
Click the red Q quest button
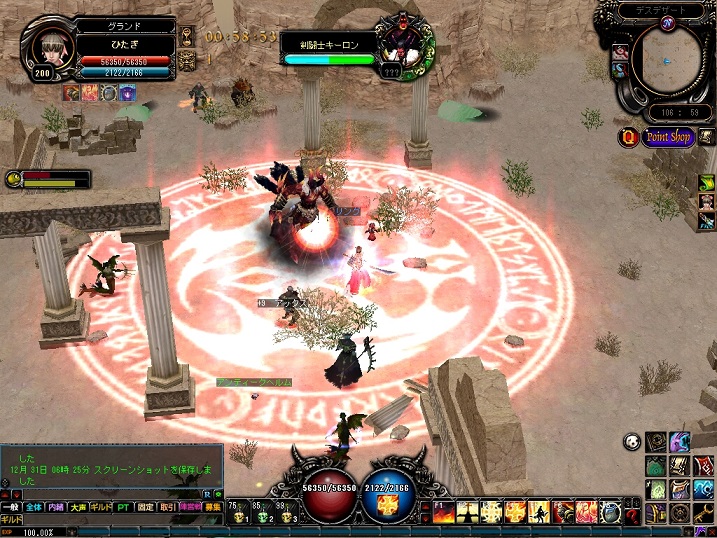click(629, 137)
